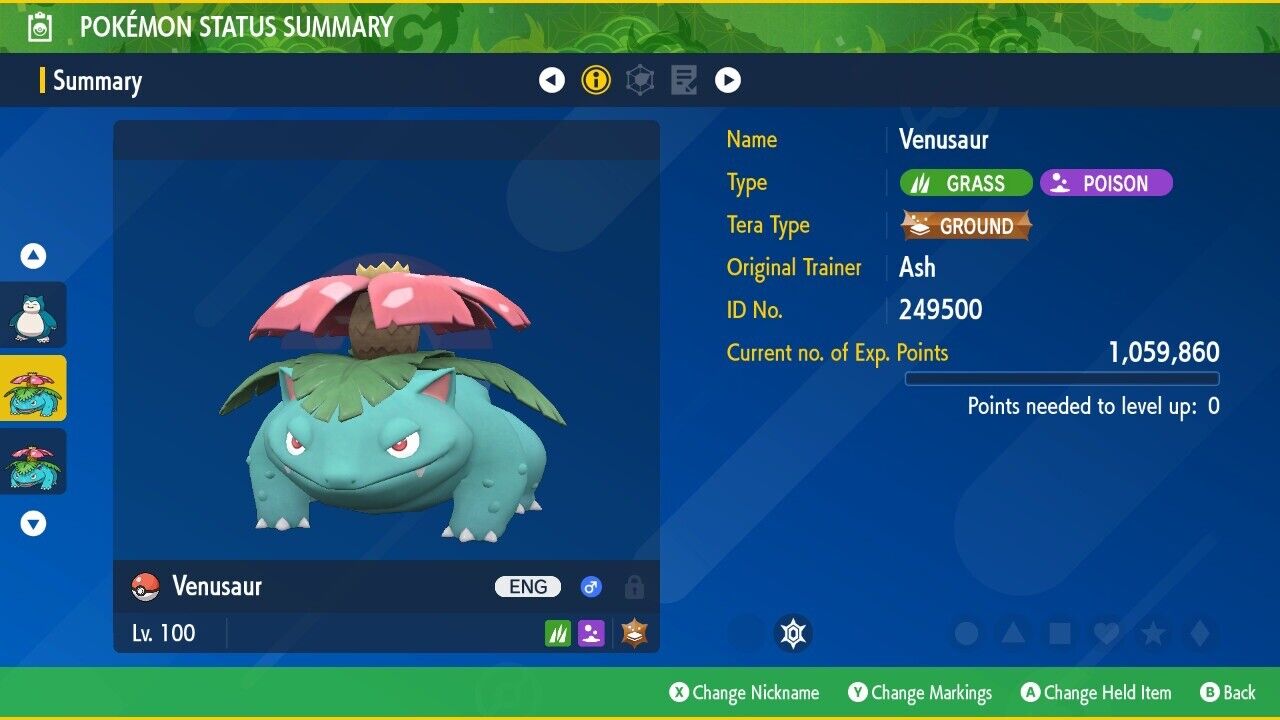Viewport: 1280px width, 720px height.
Task: Choose the highlighted Venusaur party thumbnail
Action: (x=34, y=389)
